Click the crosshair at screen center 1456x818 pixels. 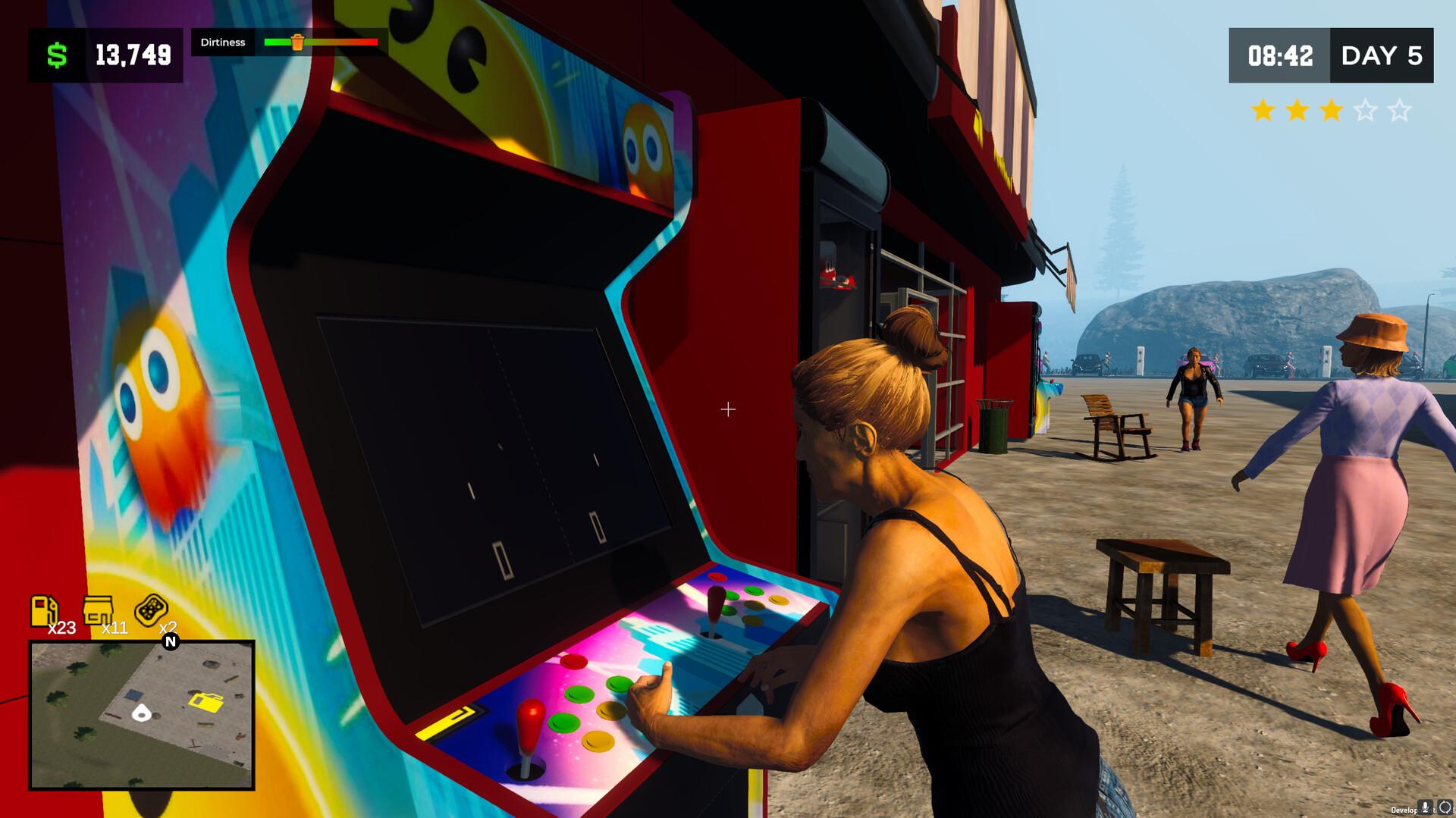click(x=729, y=409)
